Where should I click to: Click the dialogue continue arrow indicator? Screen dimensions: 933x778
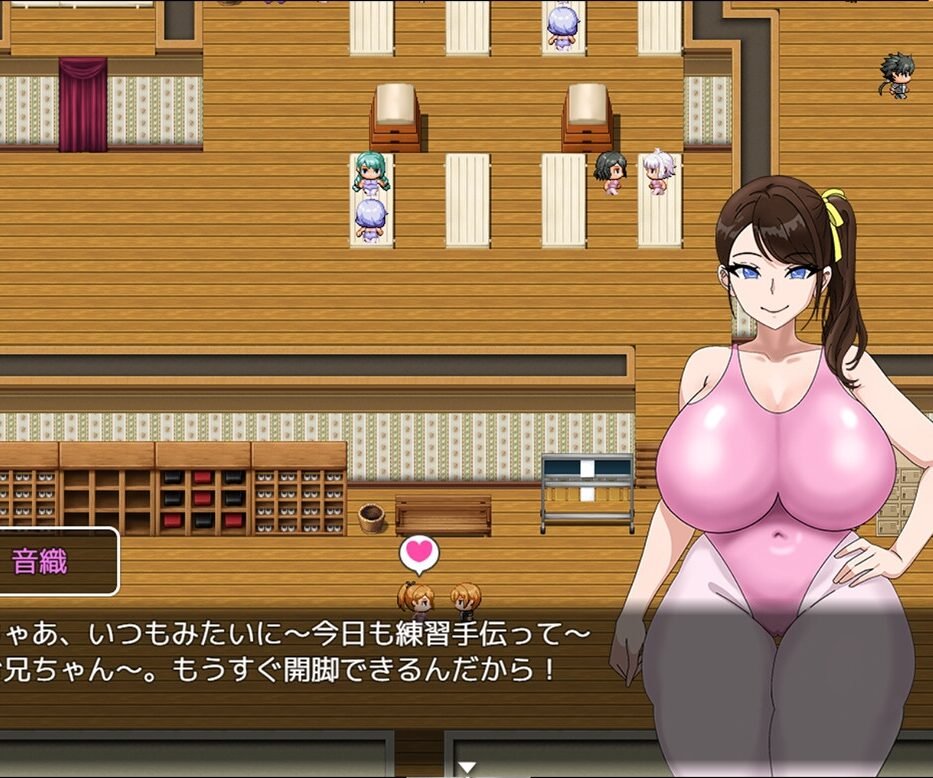click(x=466, y=768)
